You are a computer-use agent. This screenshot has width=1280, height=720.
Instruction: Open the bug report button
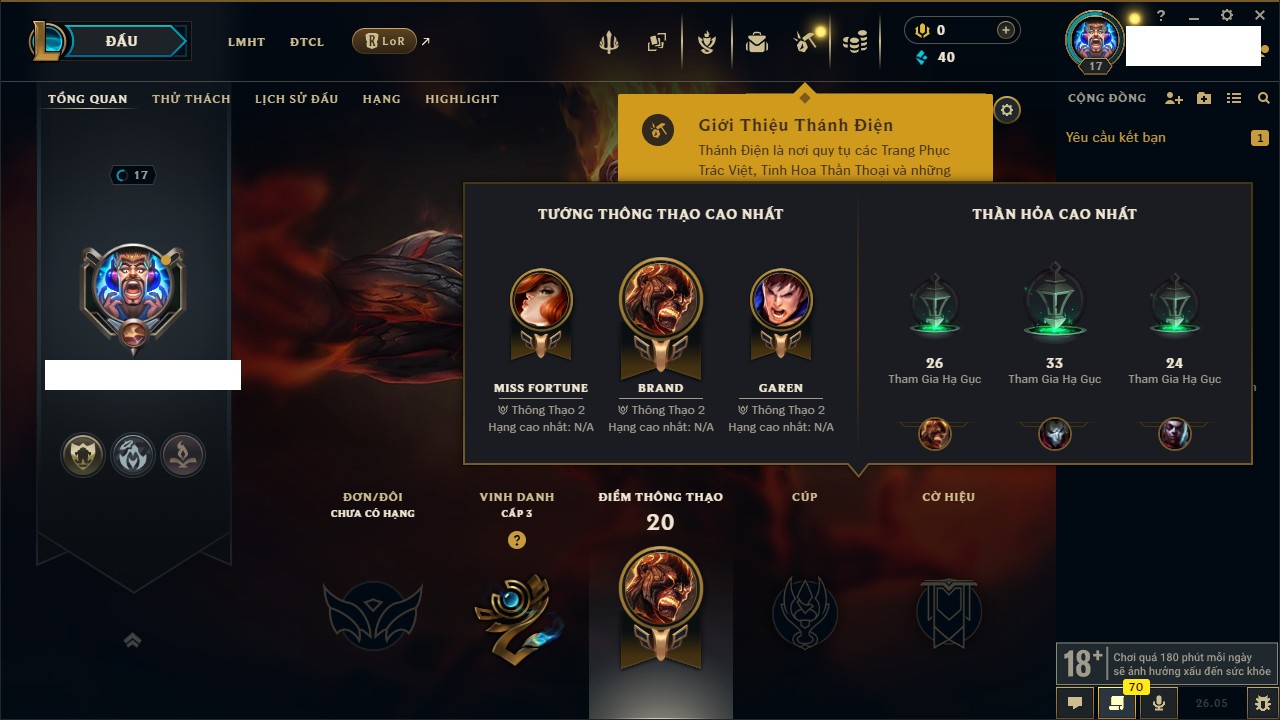pyautogui.click(x=1262, y=702)
